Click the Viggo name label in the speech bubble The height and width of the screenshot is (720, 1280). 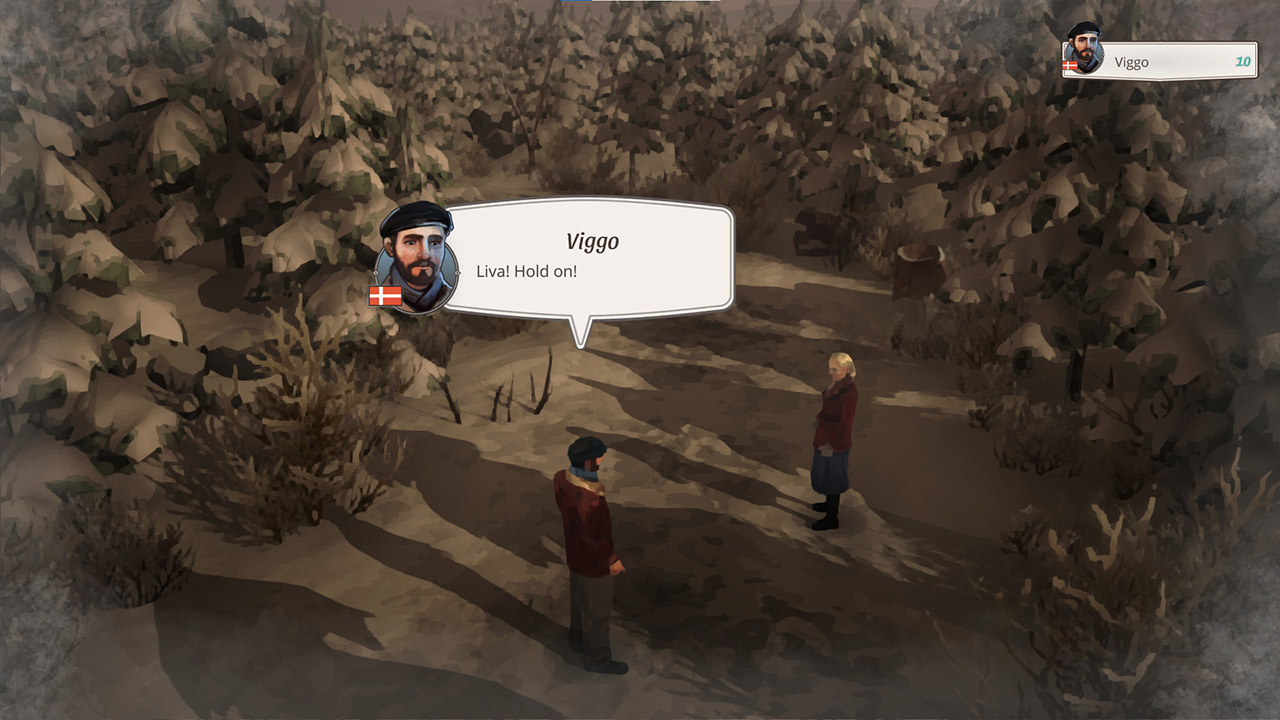pyautogui.click(x=592, y=240)
